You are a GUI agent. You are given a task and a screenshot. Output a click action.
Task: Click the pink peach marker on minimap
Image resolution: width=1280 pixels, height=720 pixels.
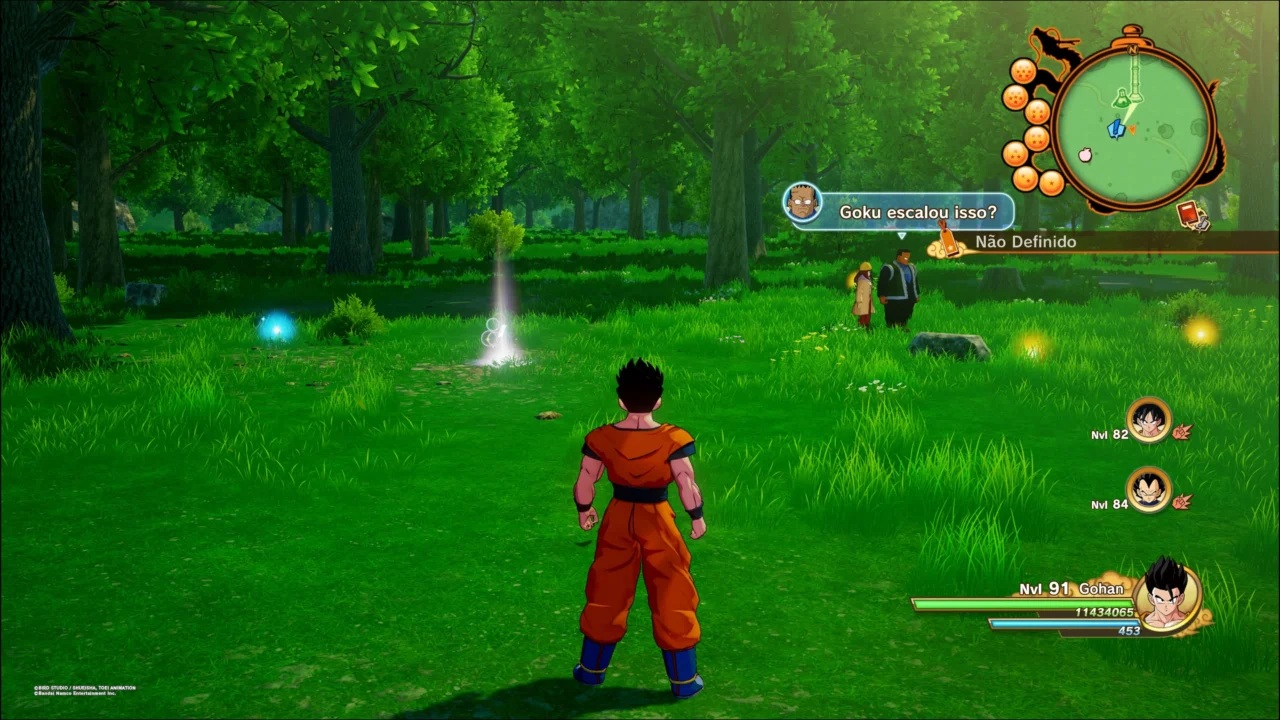[1085, 155]
